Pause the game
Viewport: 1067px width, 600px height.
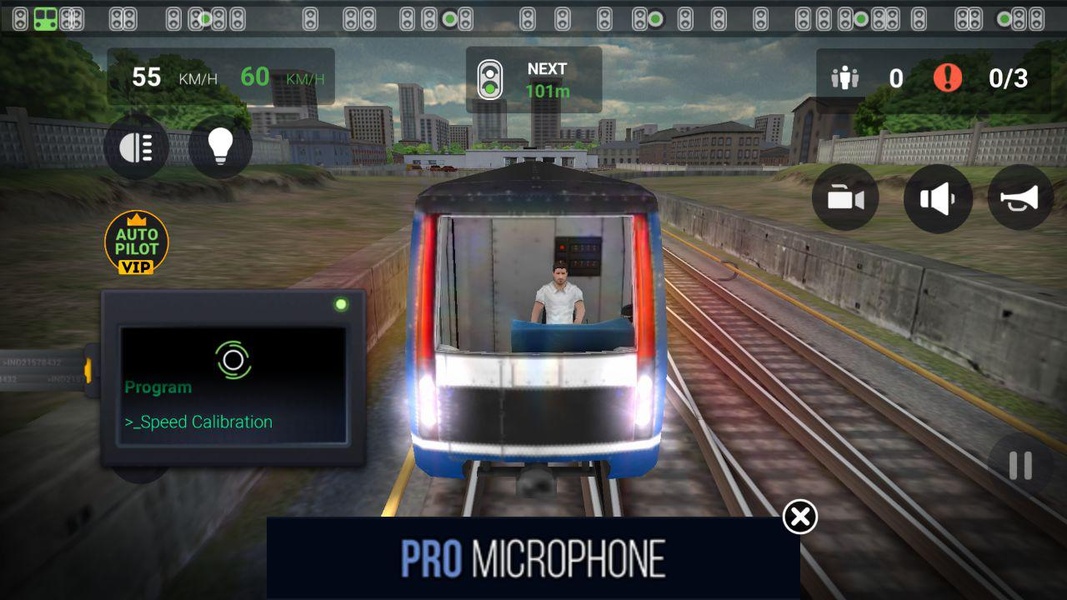click(x=1020, y=466)
